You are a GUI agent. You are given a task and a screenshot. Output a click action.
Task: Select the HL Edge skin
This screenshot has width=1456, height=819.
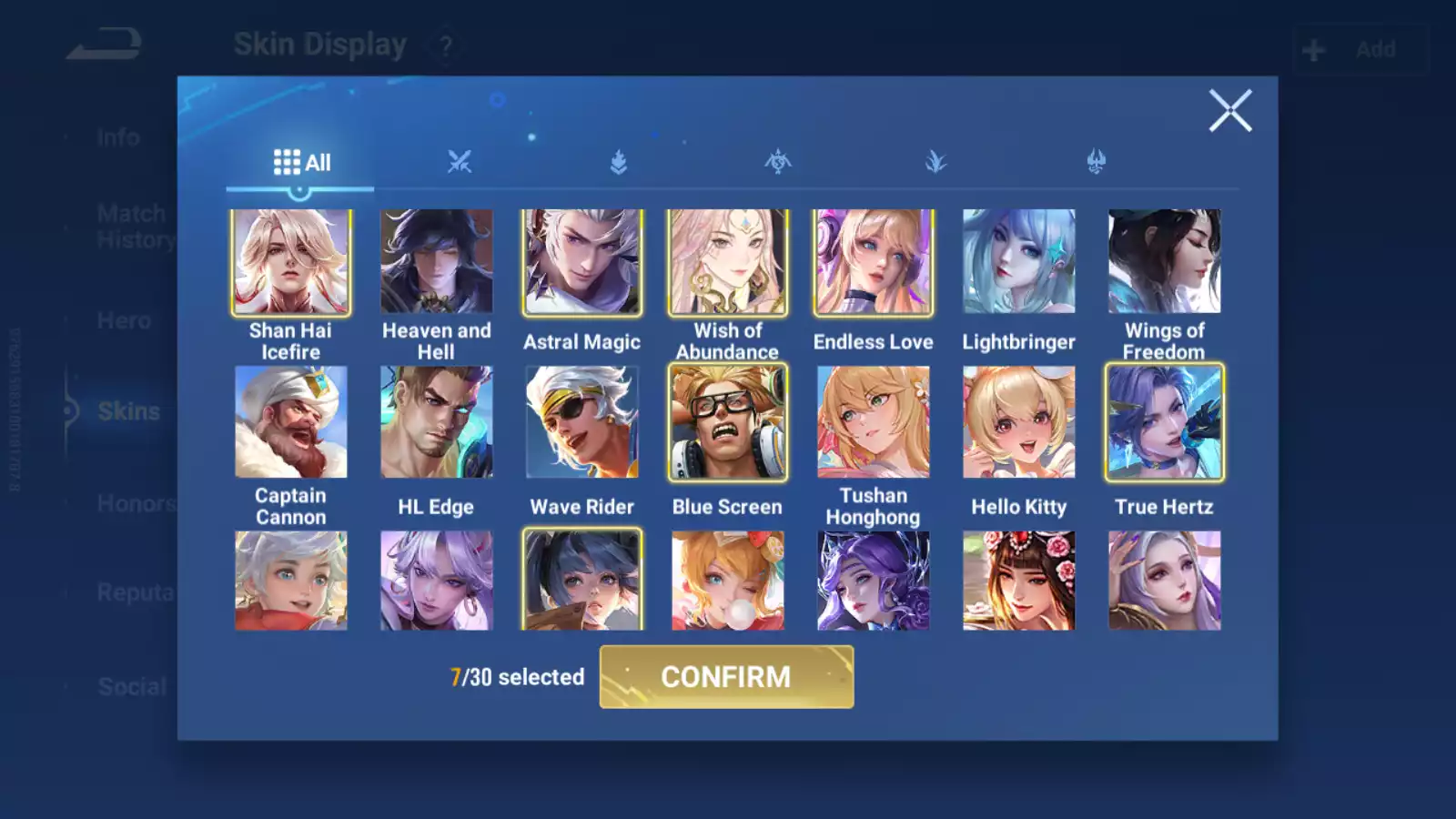[x=437, y=422]
